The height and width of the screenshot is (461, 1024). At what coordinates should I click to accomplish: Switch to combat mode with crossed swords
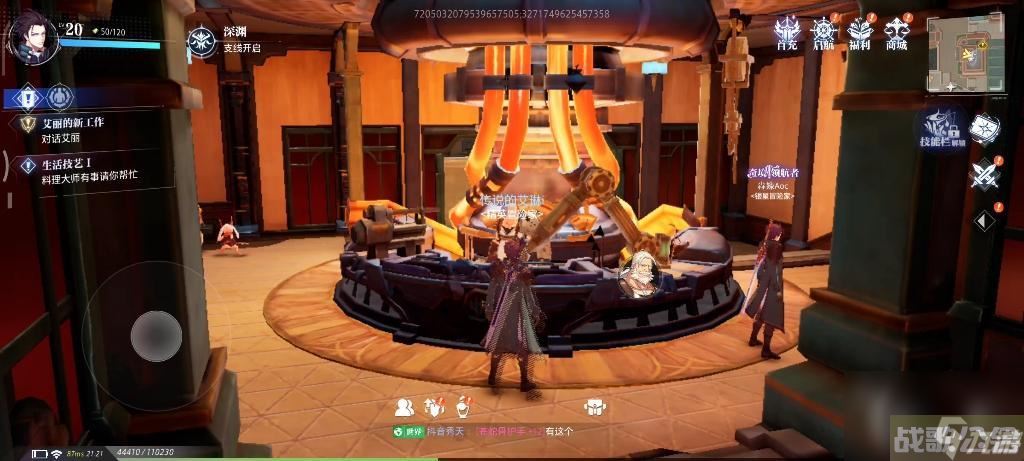point(984,175)
